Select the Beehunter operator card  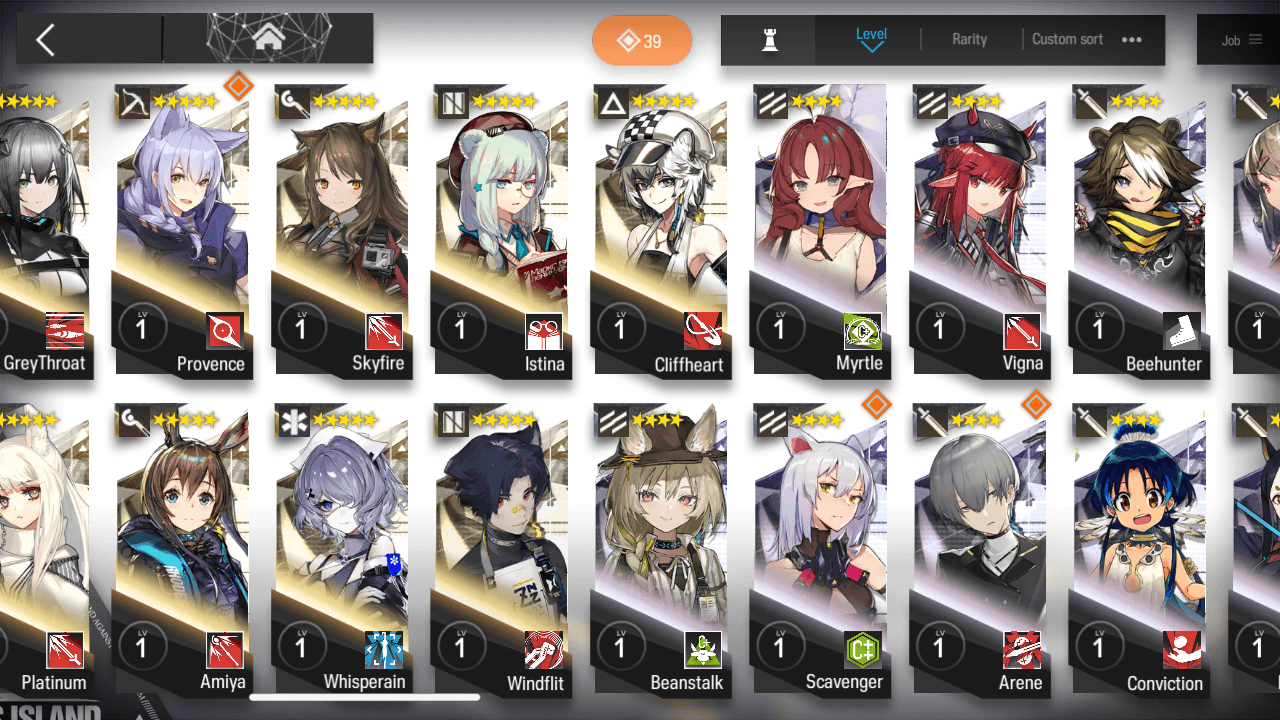1139,230
